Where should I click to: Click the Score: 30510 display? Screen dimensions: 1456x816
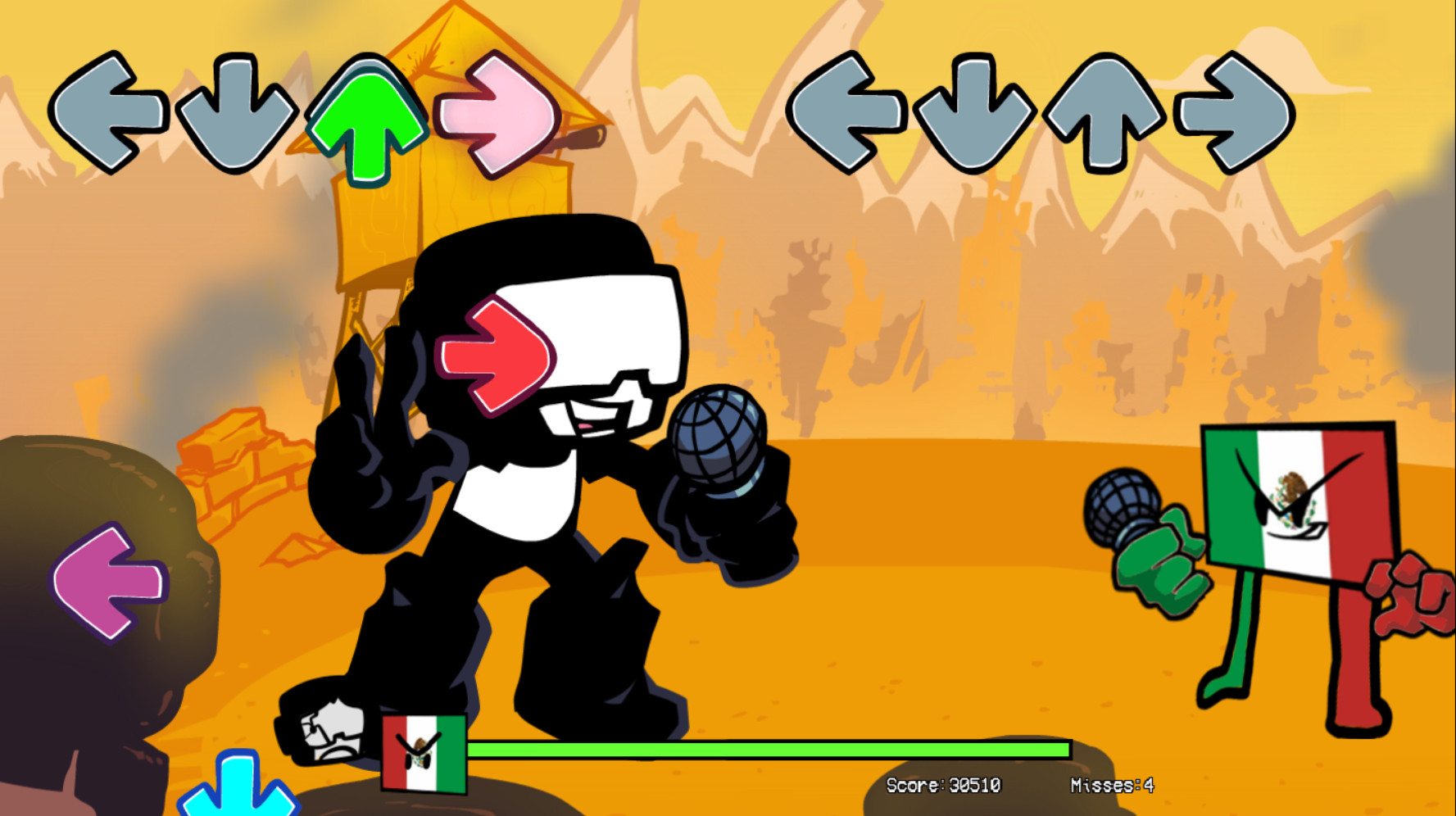coord(941,784)
